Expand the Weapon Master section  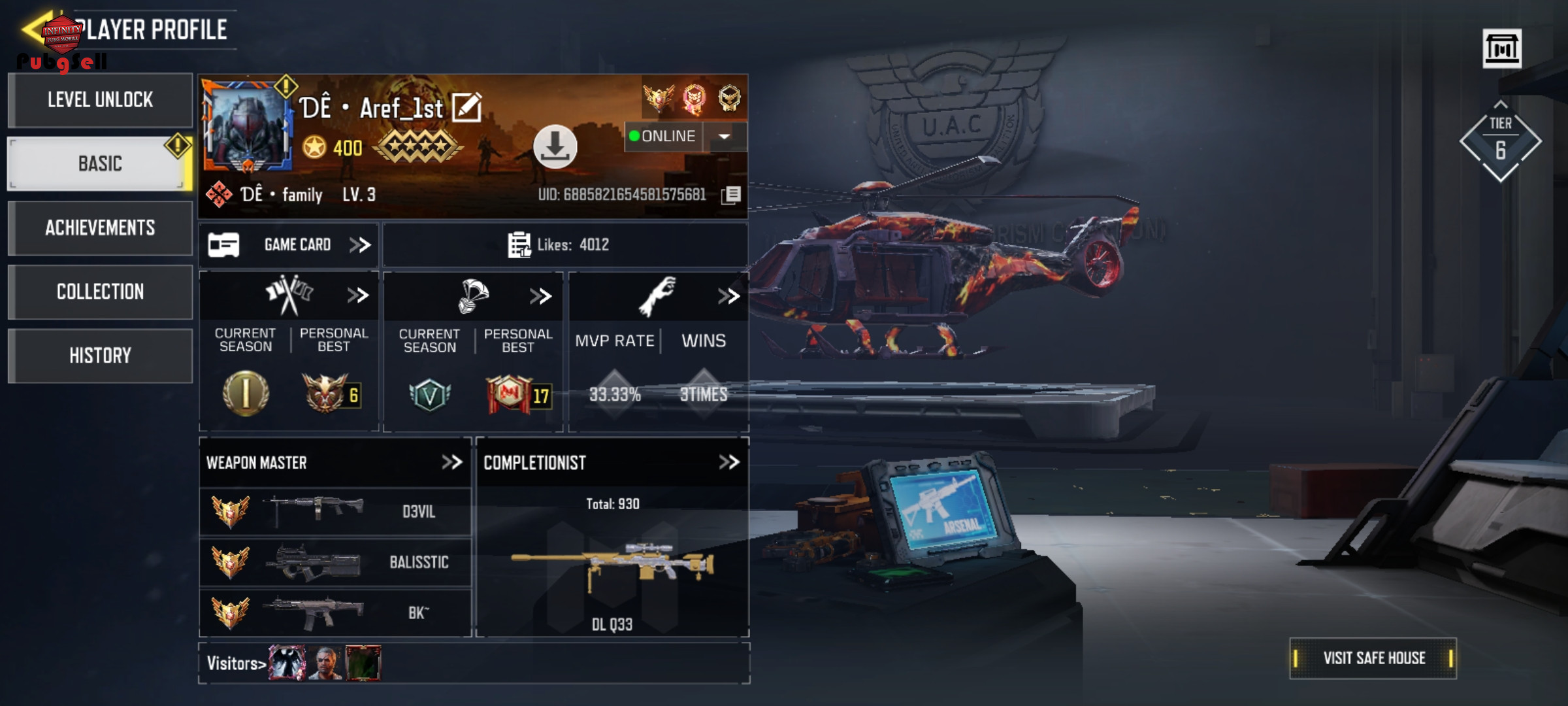[451, 463]
